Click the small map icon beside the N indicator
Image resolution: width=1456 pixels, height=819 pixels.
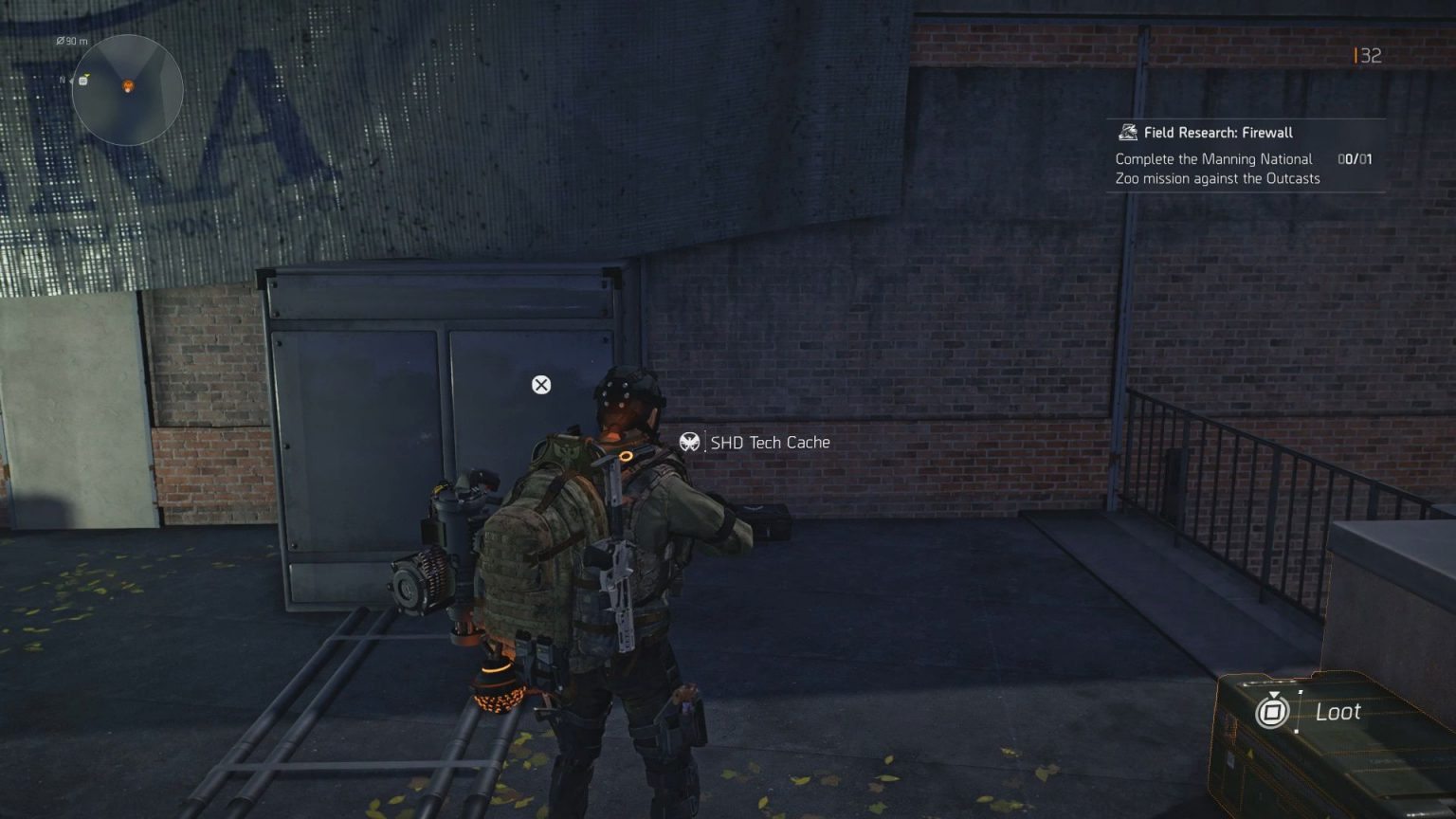point(82,82)
